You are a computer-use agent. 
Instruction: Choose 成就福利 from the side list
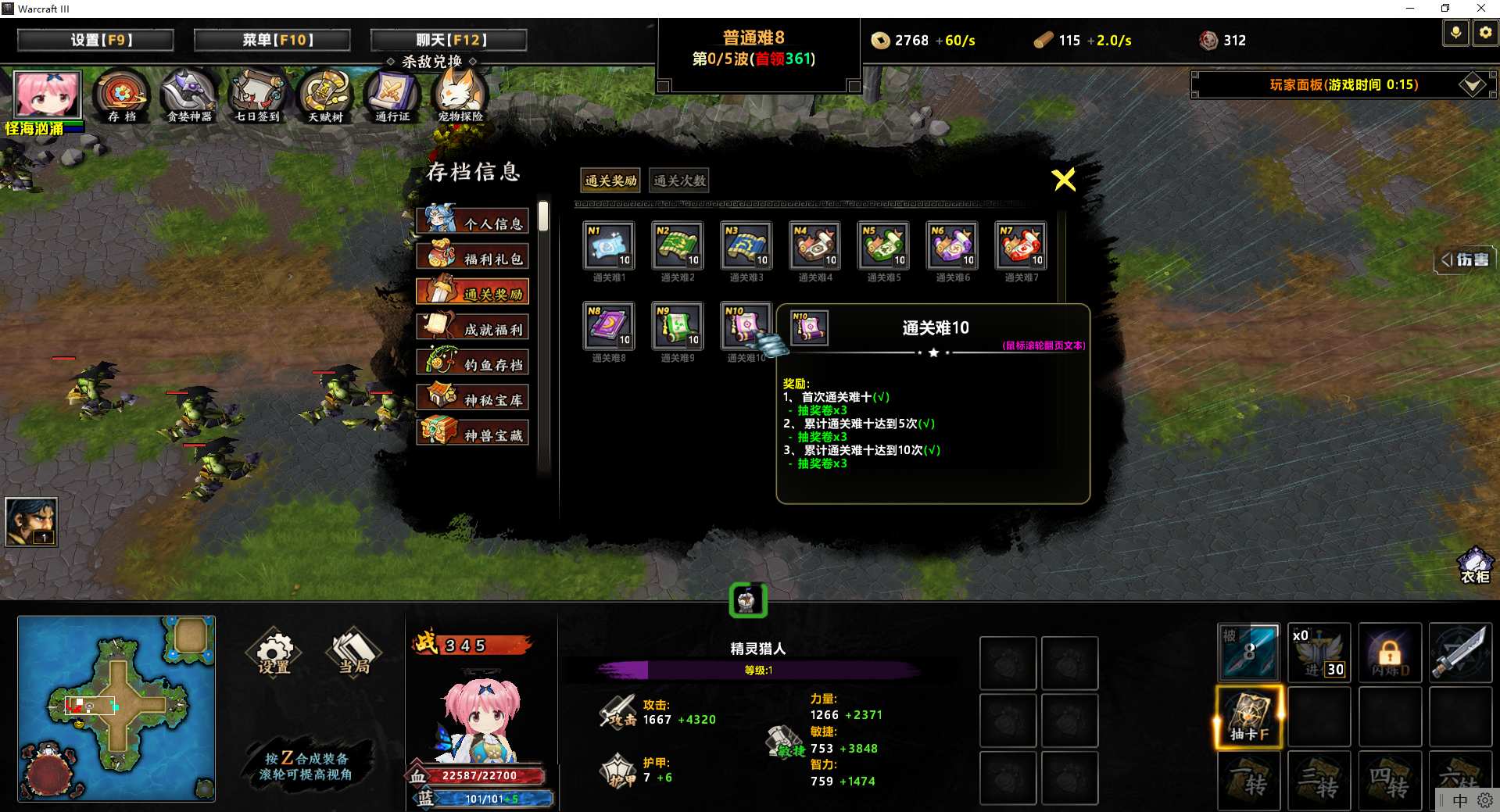pyautogui.click(x=473, y=328)
